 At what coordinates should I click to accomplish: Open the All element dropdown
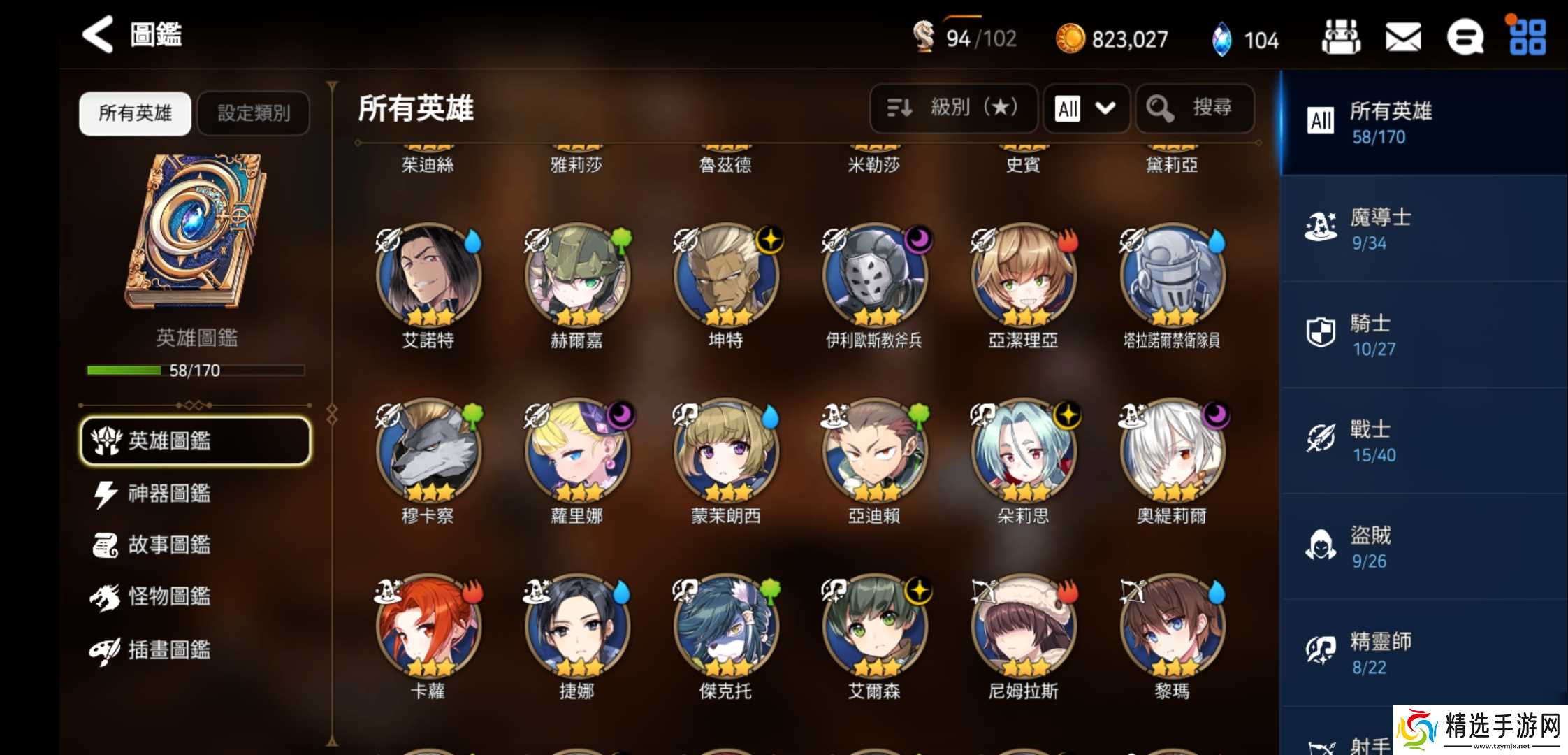pos(1085,109)
